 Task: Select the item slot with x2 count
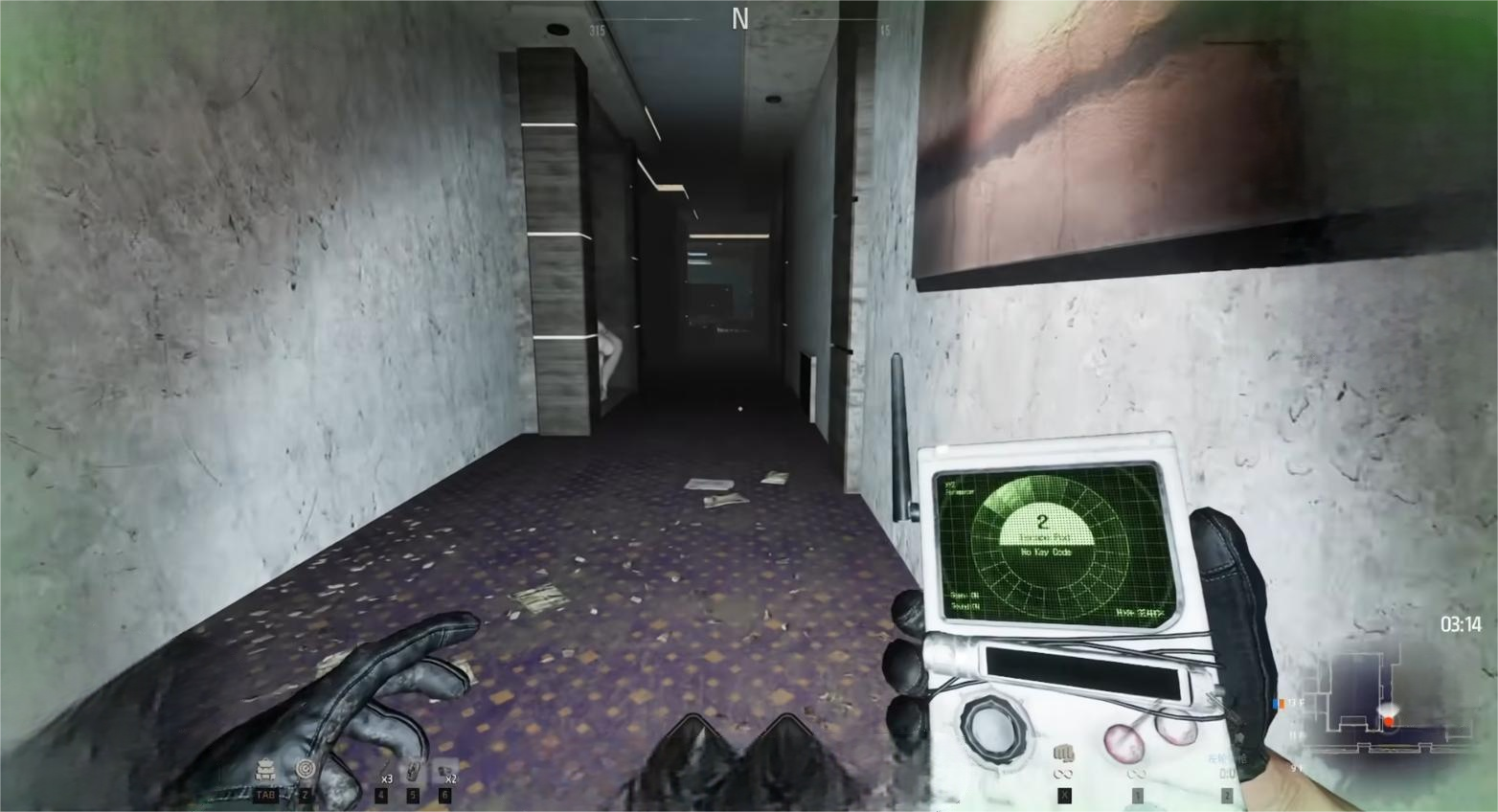[x=445, y=772]
